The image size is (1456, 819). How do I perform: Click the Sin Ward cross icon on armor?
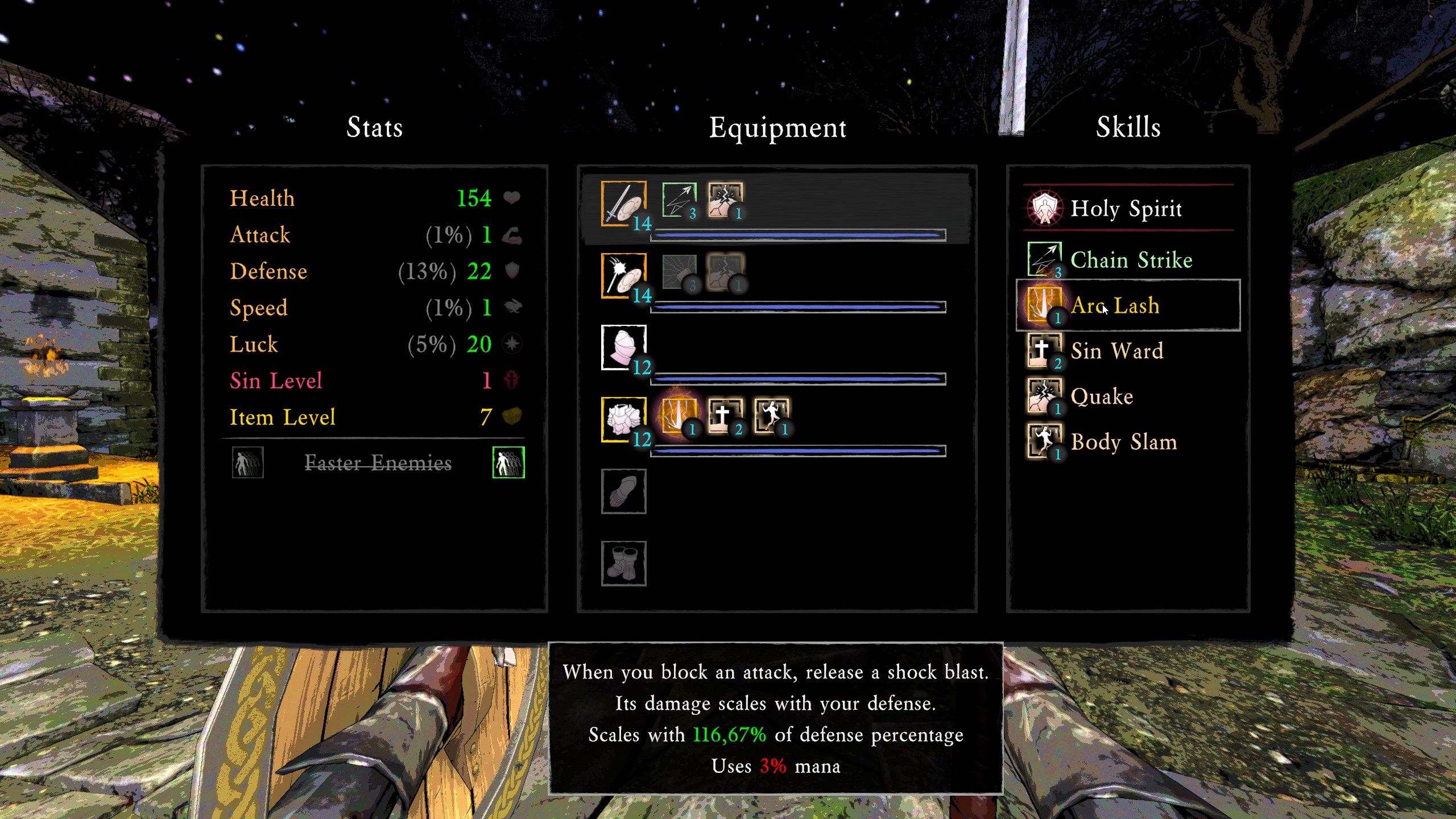(725, 416)
